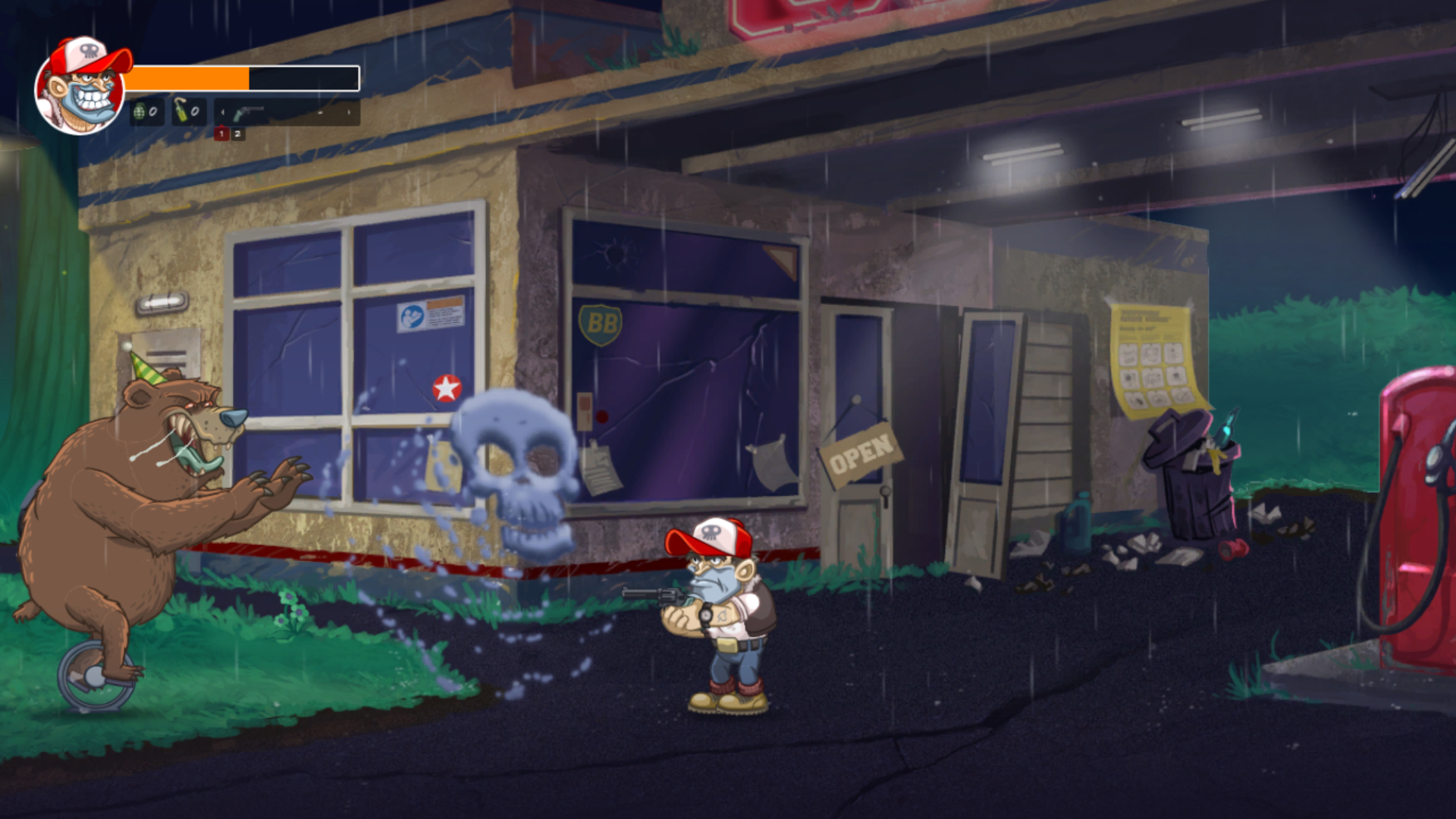Screen dimensions: 1456x819
Task: Click the BB badge on the shop window
Action: pyautogui.click(x=600, y=323)
